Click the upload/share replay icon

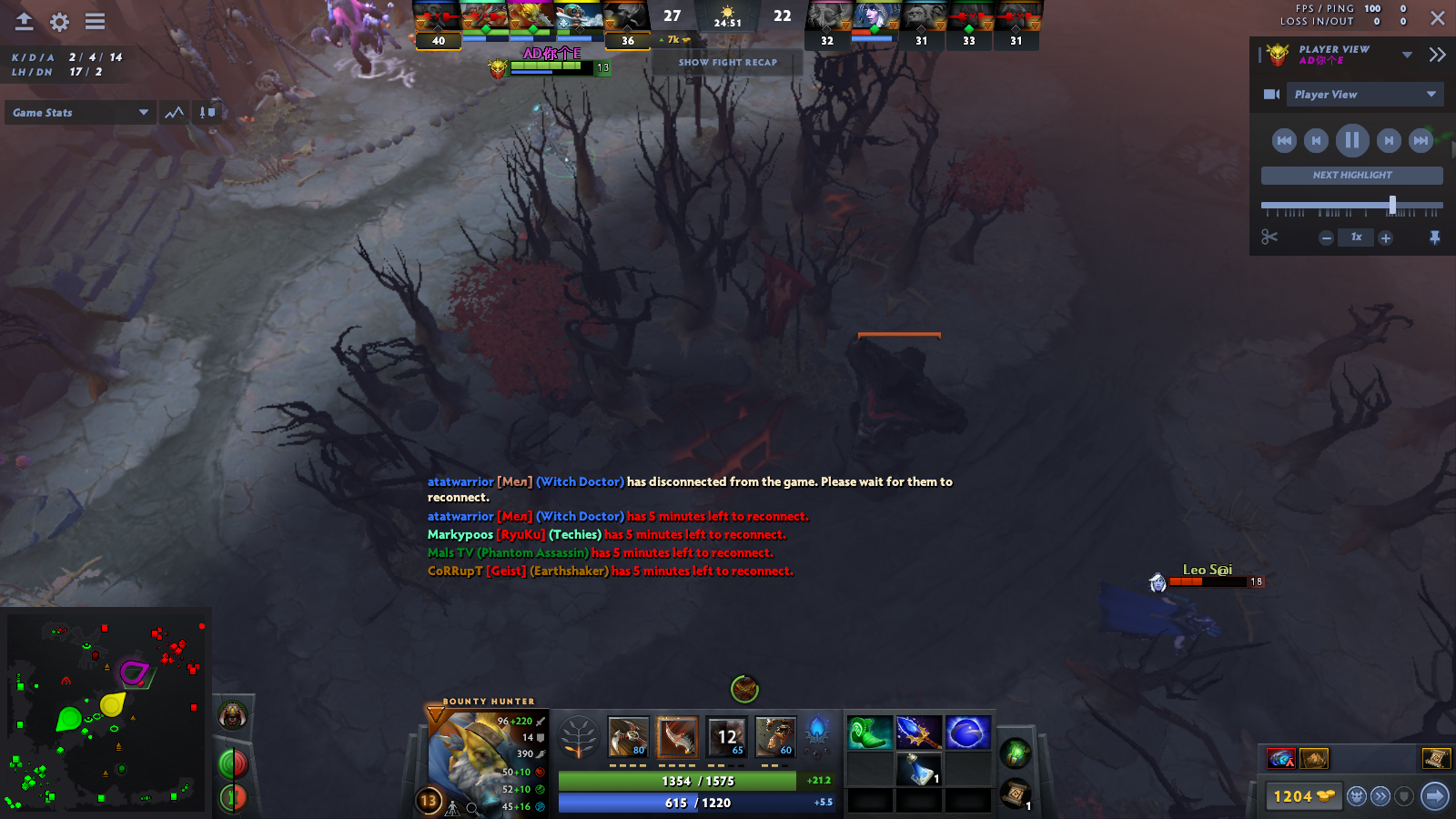click(x=23, y=22)
